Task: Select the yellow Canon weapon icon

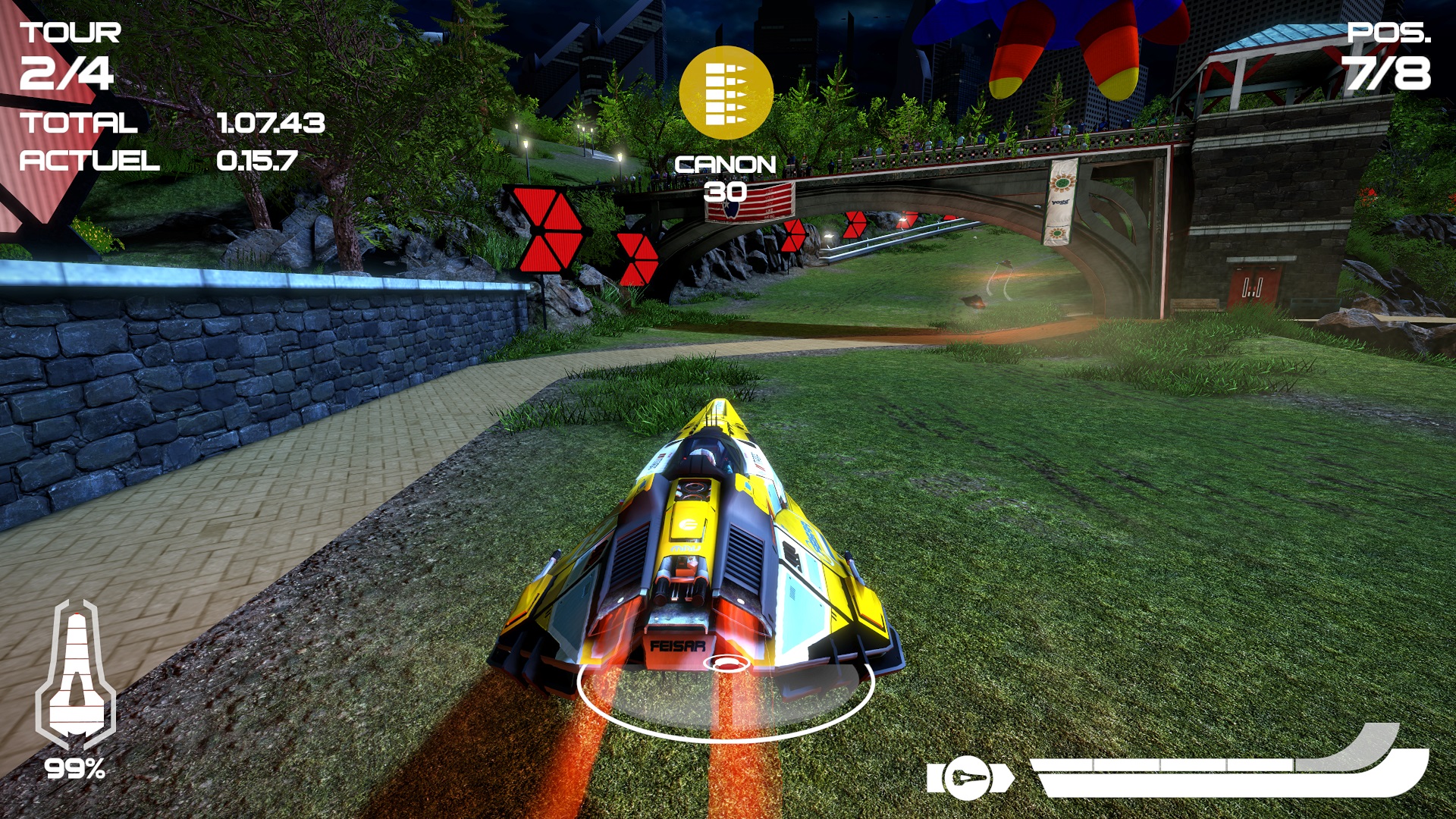Action: tap(726, 93)
